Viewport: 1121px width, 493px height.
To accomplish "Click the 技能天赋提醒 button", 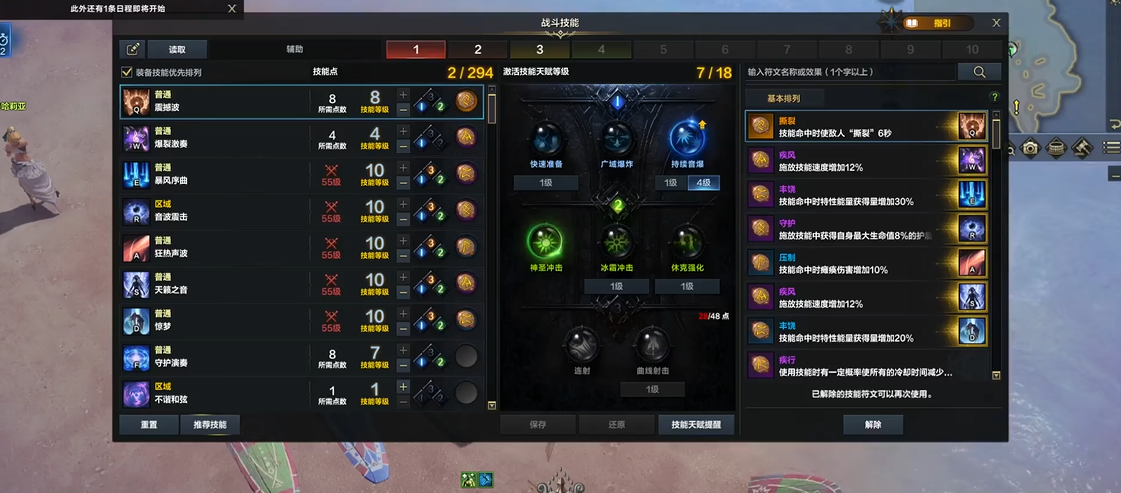I will (696, 424).
